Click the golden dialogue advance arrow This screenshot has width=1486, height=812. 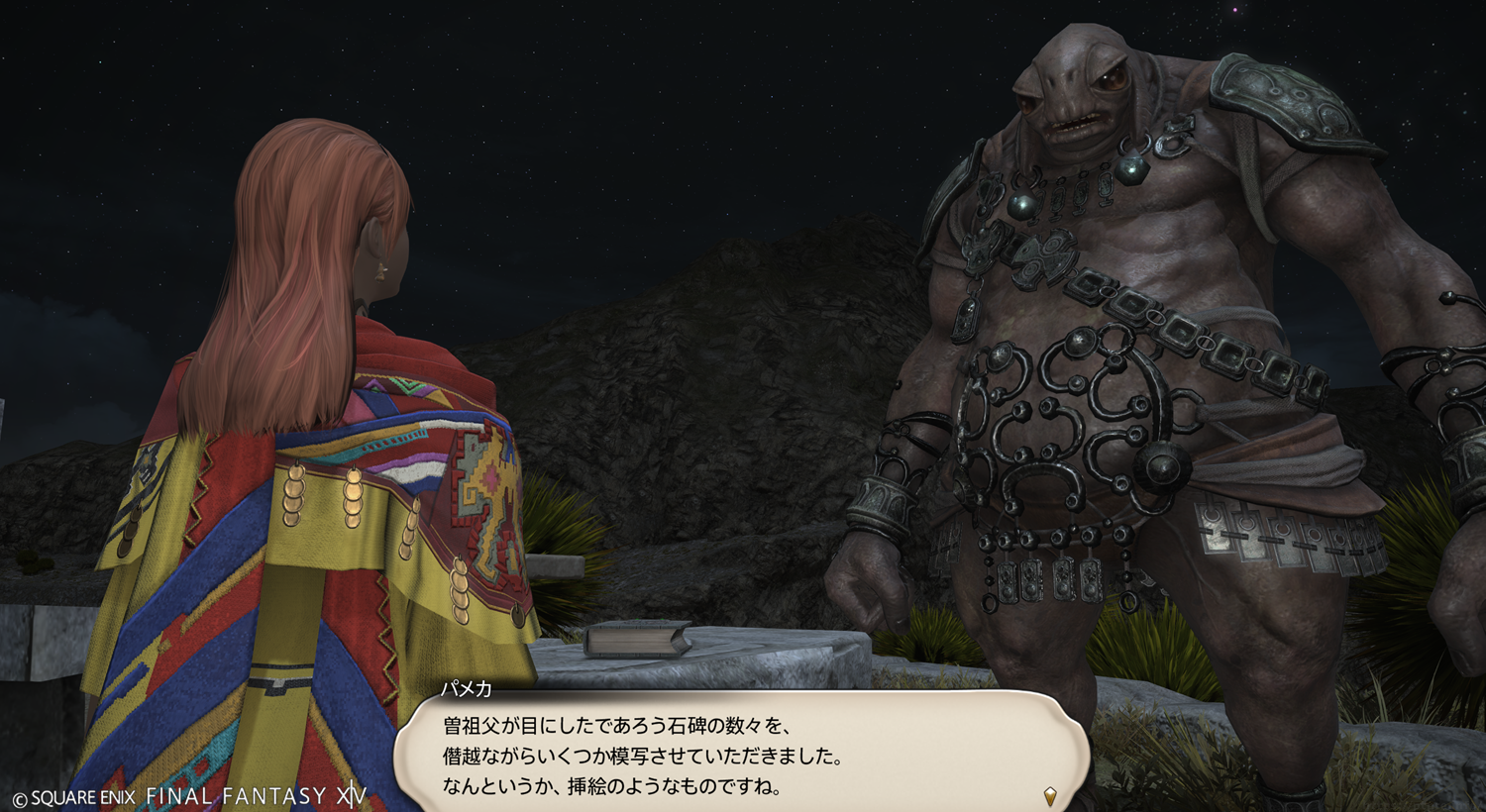[1050, 795]
